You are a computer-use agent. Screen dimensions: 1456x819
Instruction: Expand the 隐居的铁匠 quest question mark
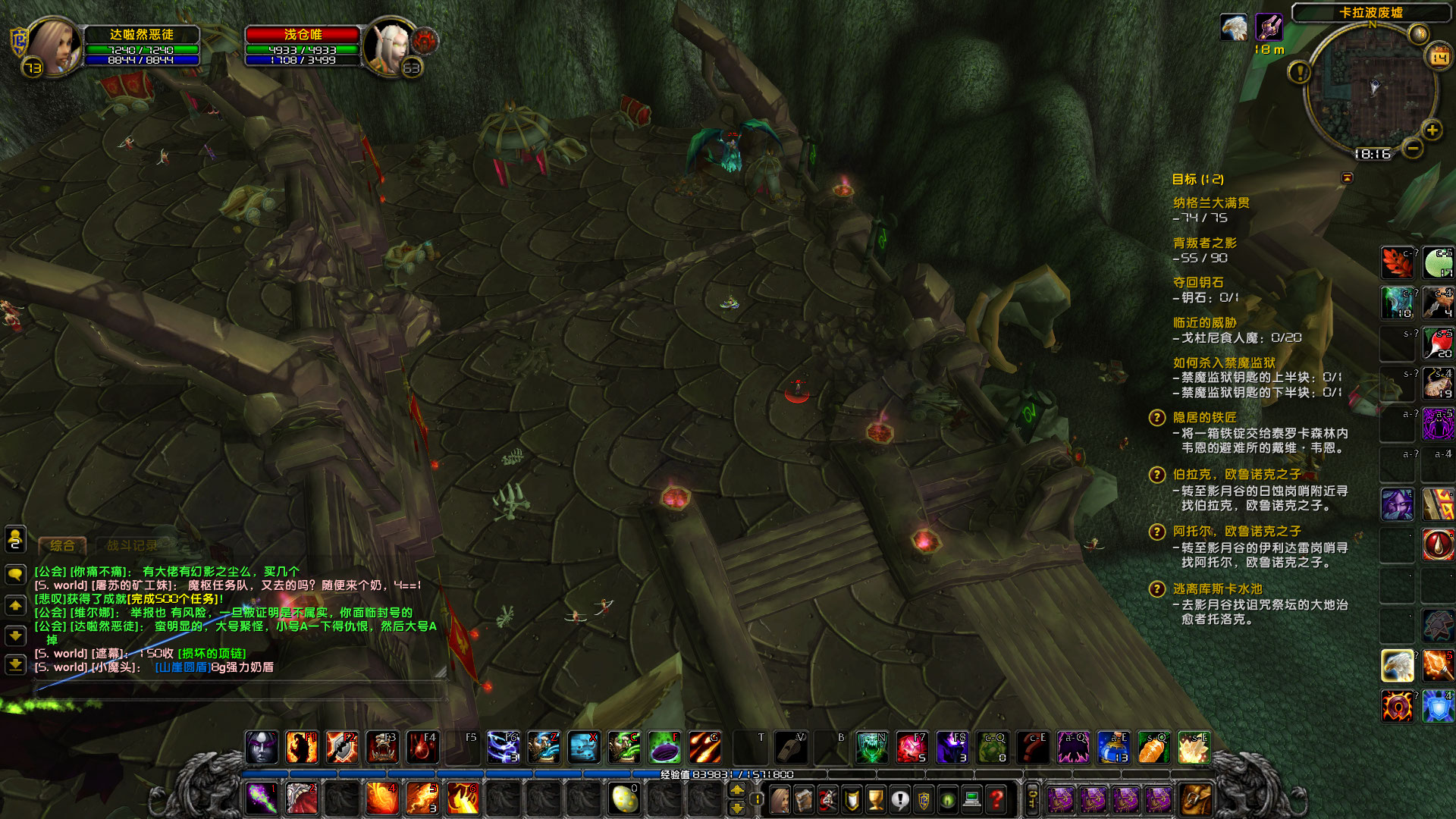tap(1156, 418)
